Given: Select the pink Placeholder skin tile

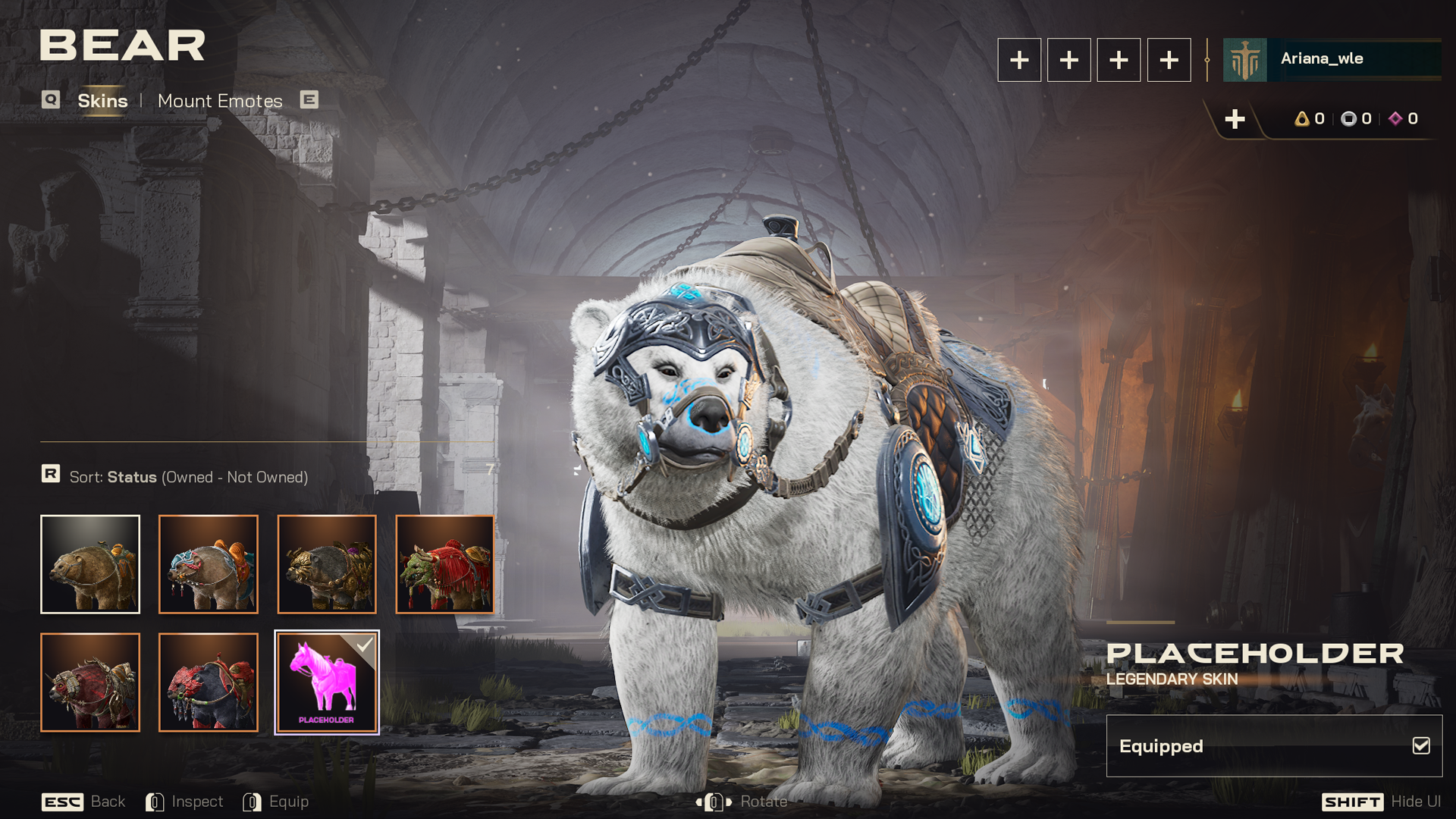Looking at the screenshot, I should coord(327,682).
